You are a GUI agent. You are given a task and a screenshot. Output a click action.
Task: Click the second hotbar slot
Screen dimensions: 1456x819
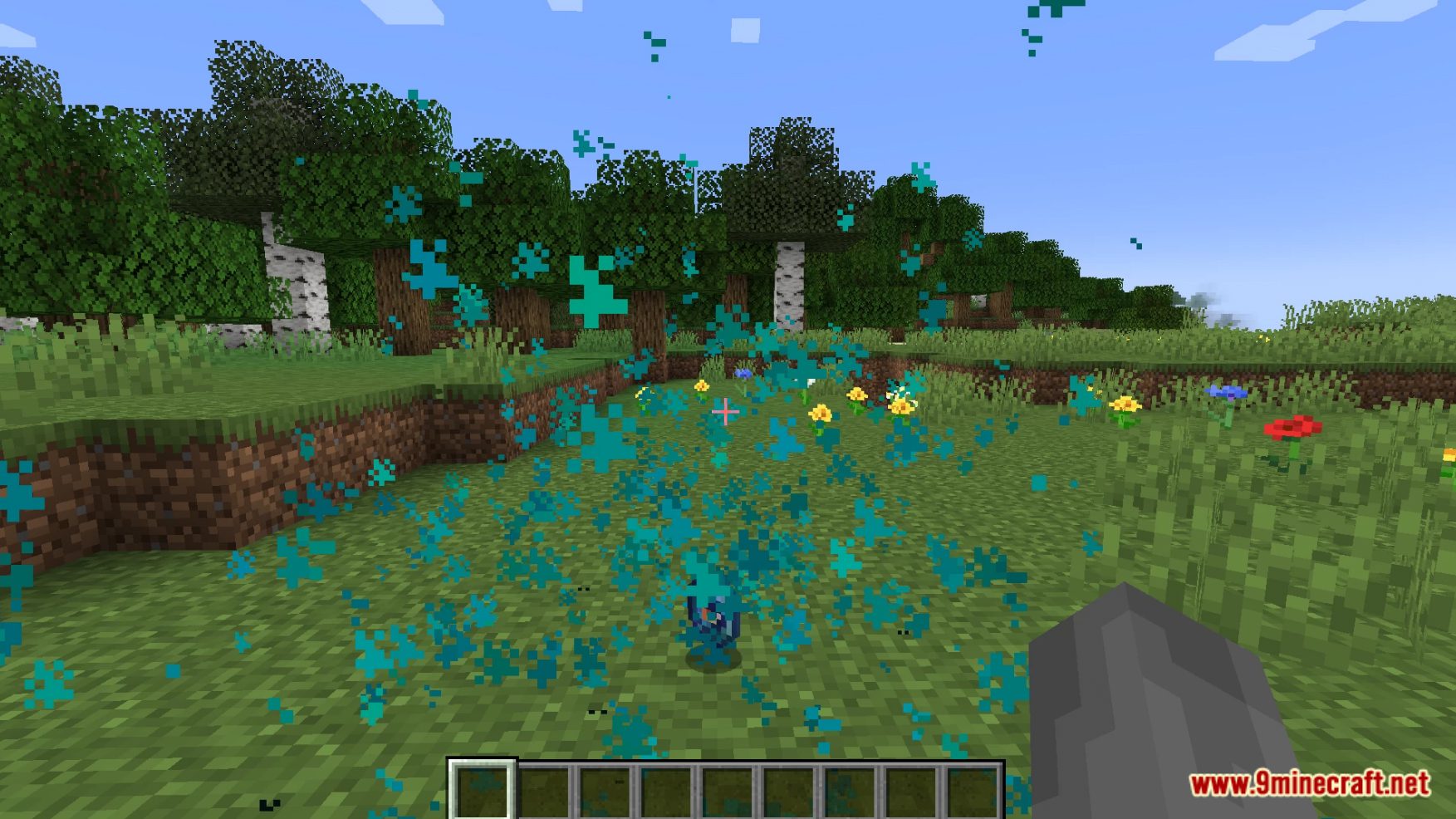pos(544,791)
